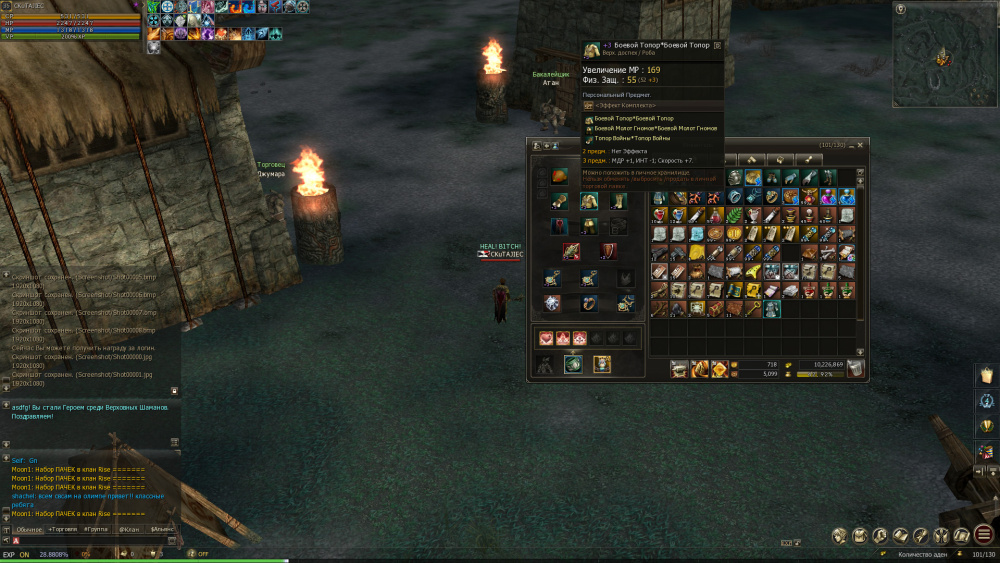
Task: Select the green leaf item in inventory
Action: (734, 215)
